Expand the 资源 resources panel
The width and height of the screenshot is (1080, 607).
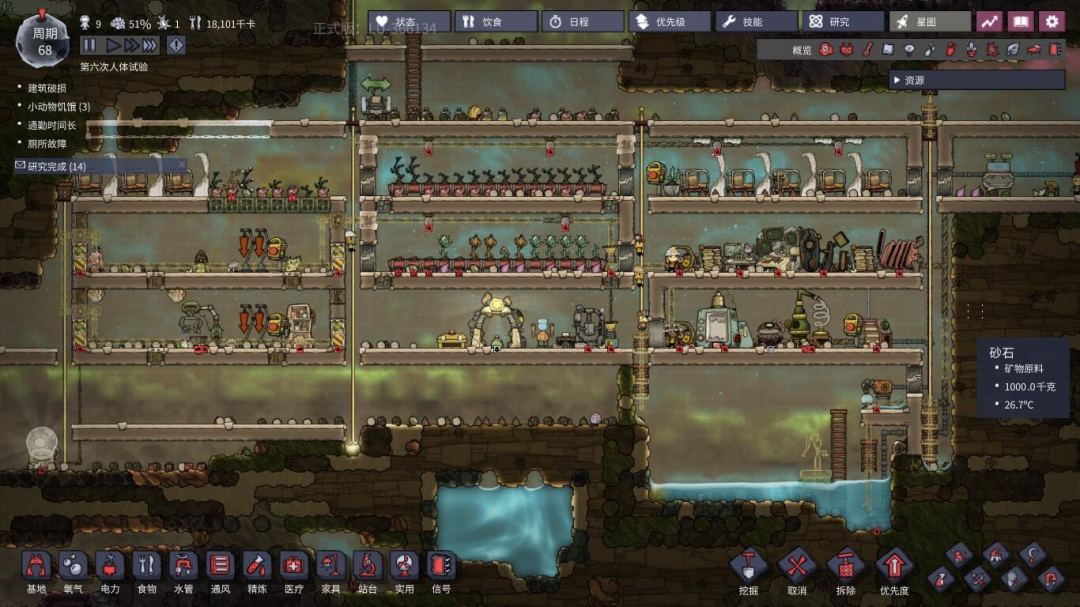(x=896, y=80)
